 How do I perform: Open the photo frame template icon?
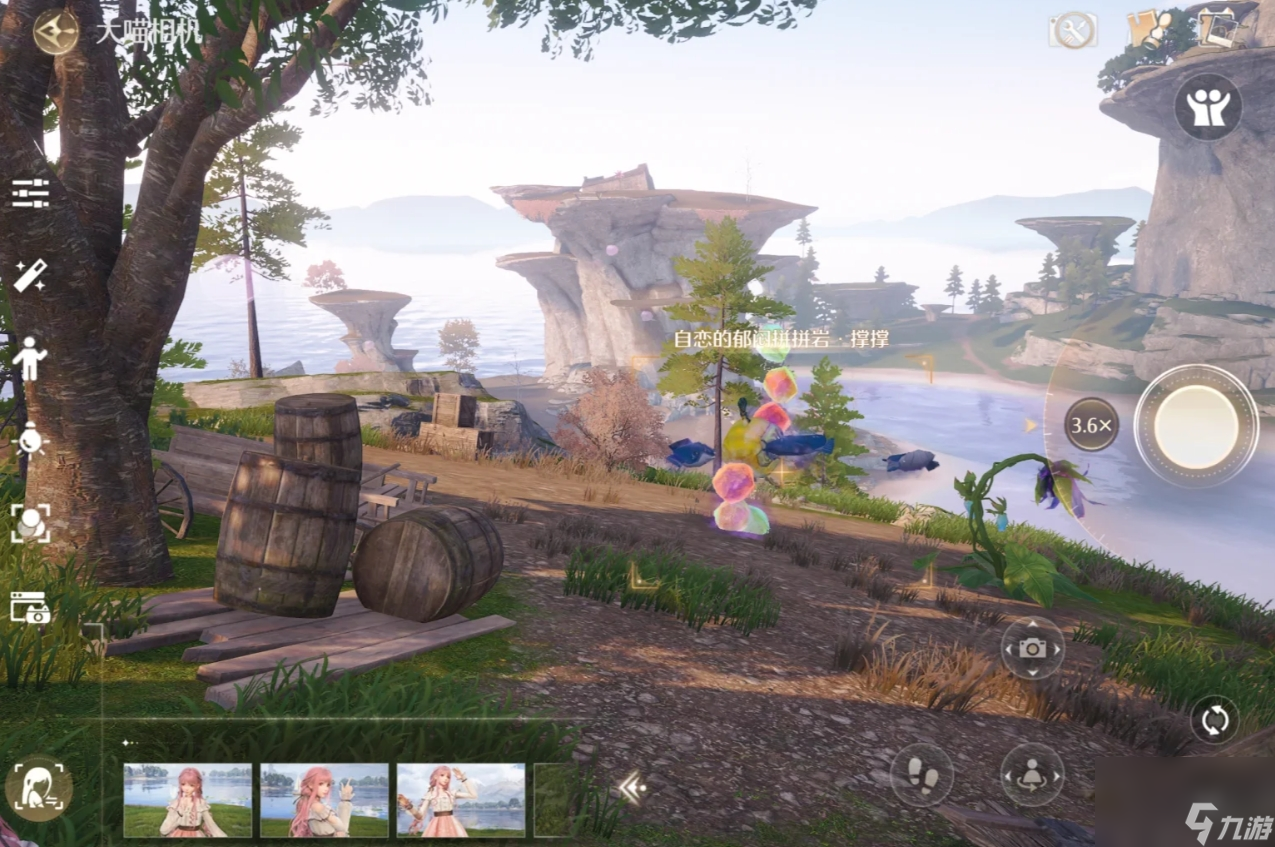[30, 607]
